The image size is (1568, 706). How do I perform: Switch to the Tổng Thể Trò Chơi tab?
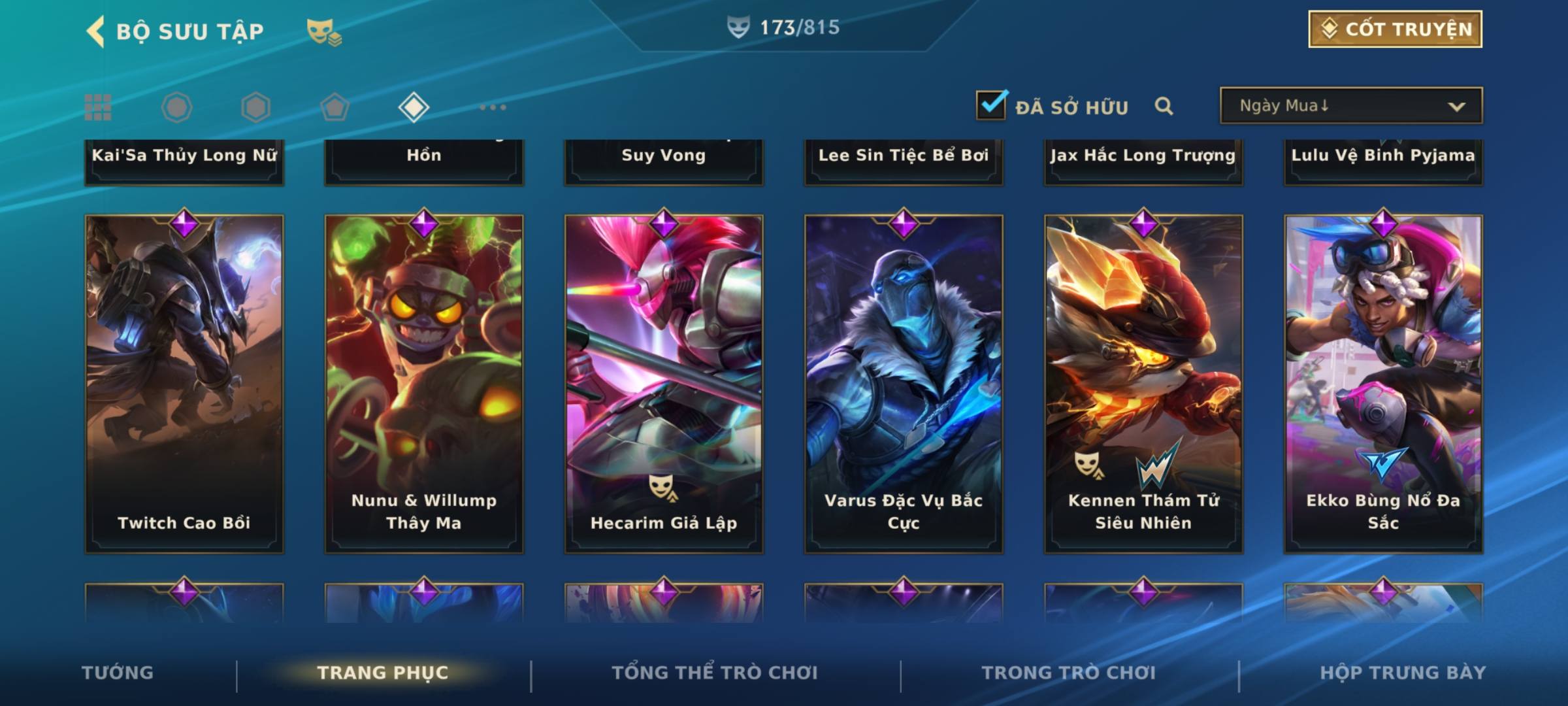[x=715, y=673]
